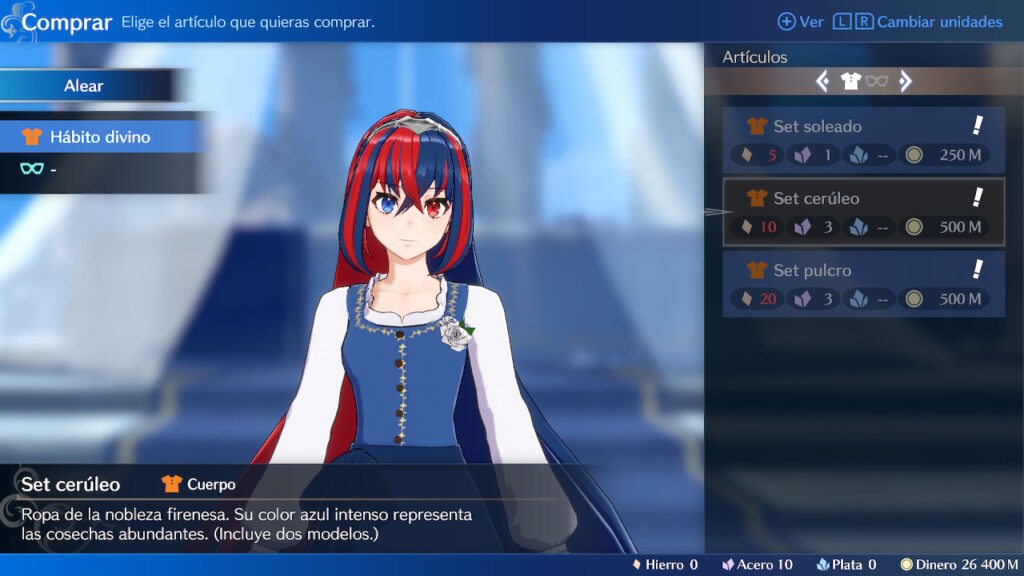
Task: Switch to the clothing shirt category
Action: 851,82
